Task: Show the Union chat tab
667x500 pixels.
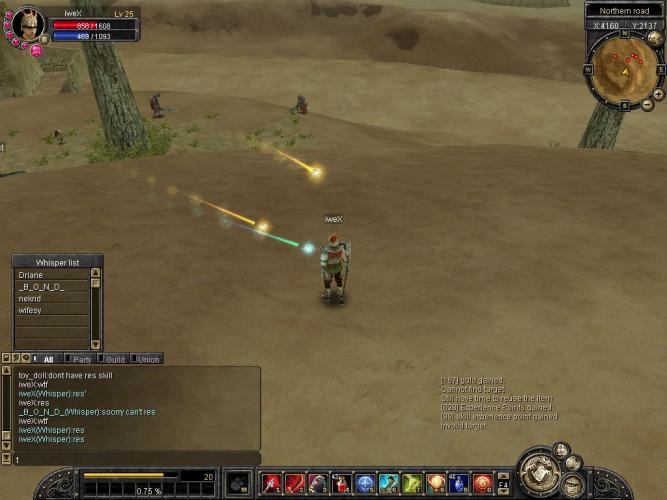Action: 148,359
